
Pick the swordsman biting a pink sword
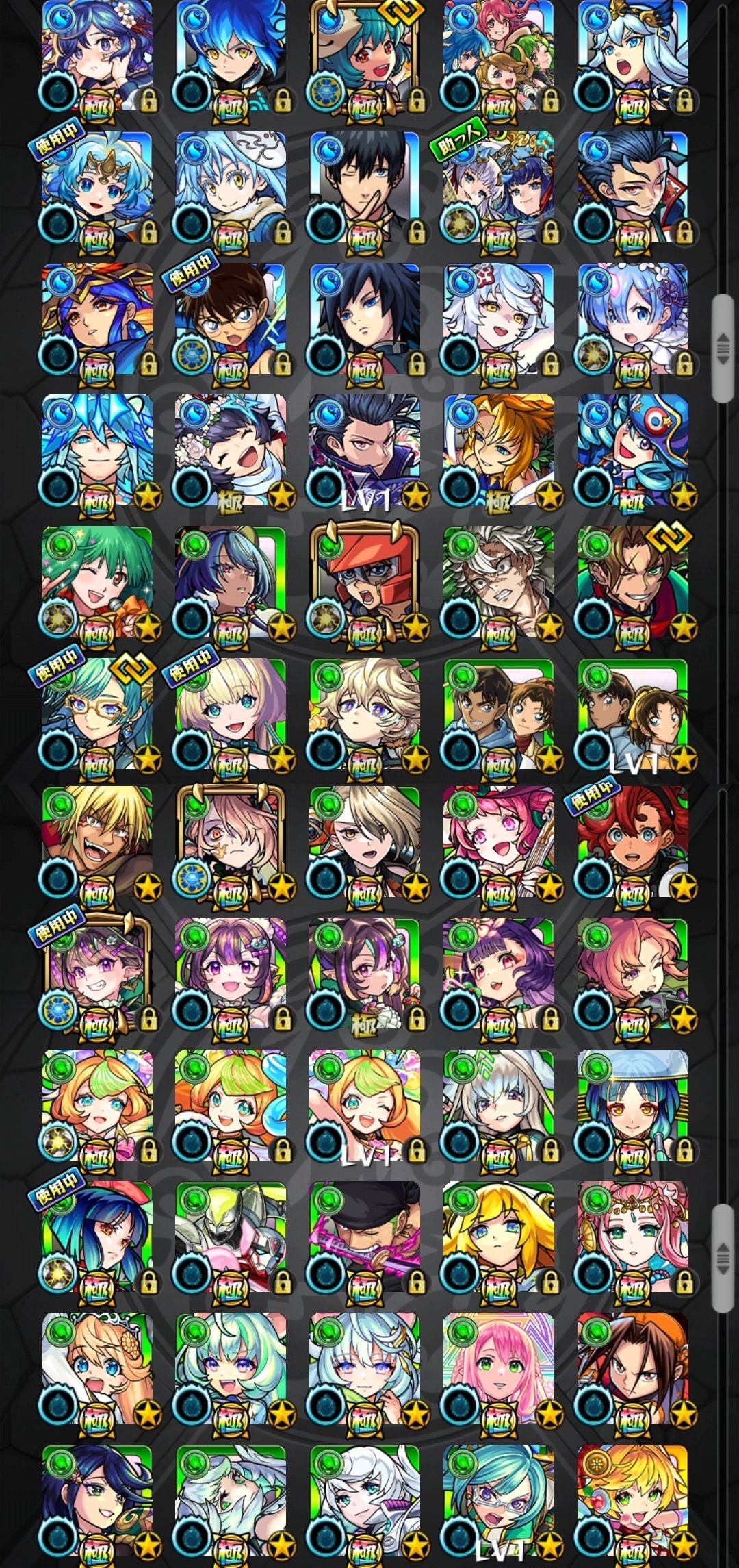(x=364, y=1241)
